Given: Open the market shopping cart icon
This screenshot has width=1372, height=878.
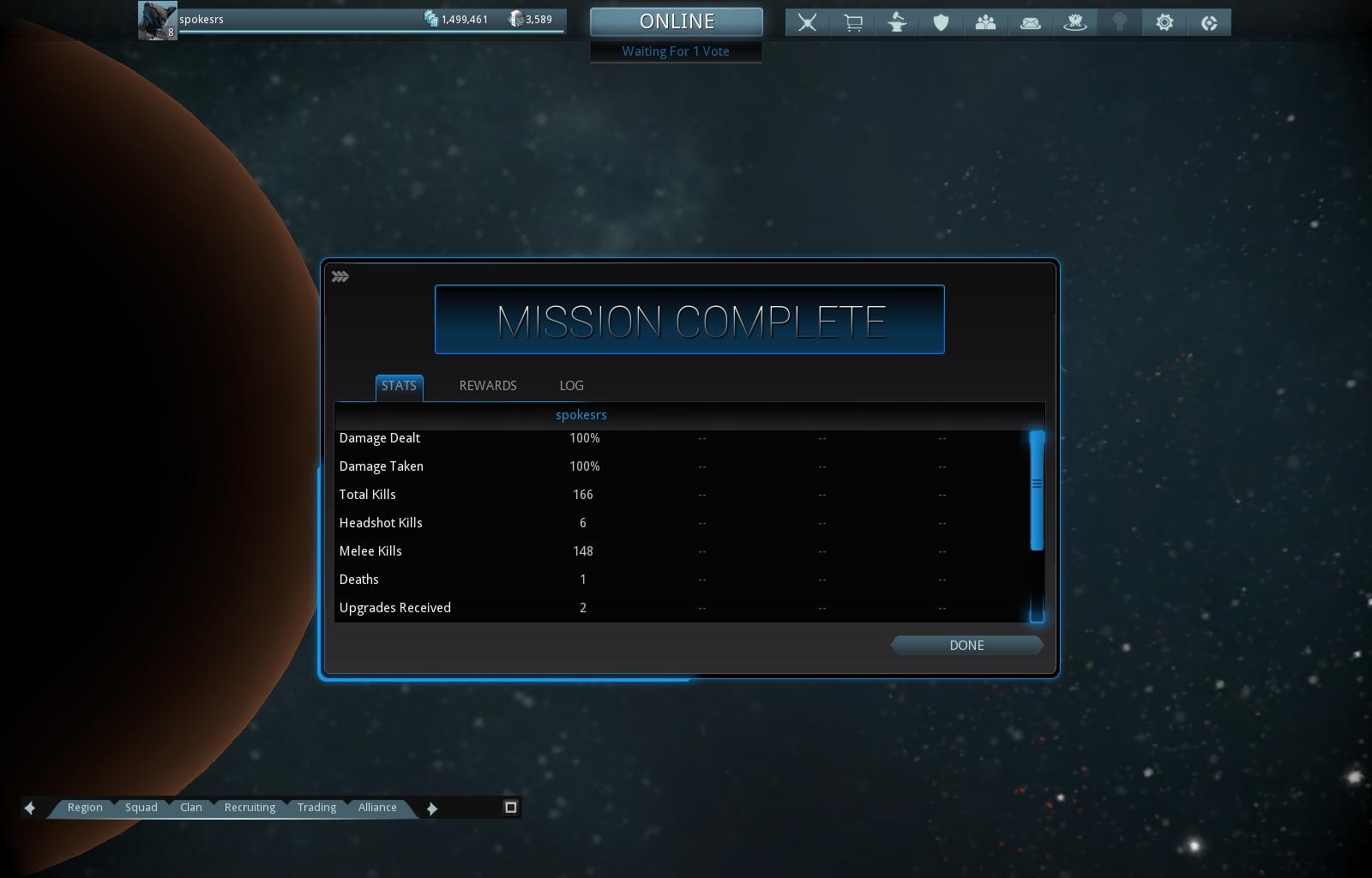Looking at the screenshot, I should tap(852, 22).
